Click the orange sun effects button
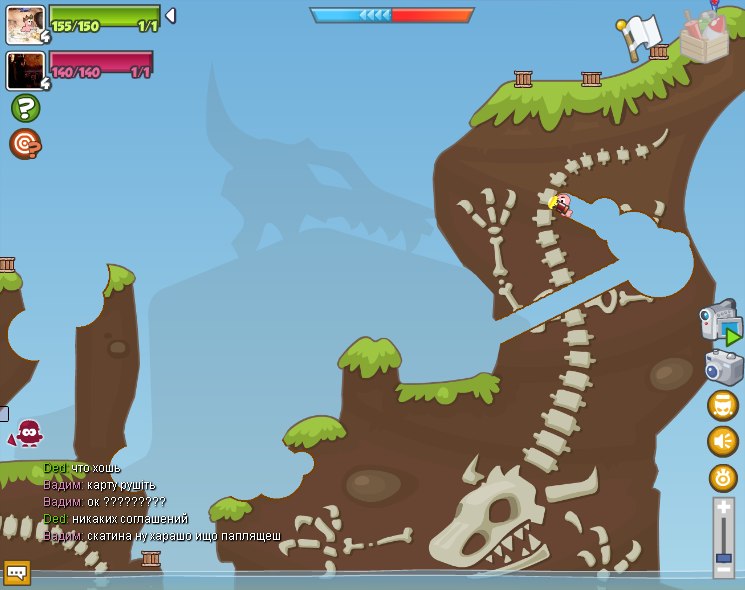Image resolution: width=745 pixels, height=590 pixels. click(722, 478)
